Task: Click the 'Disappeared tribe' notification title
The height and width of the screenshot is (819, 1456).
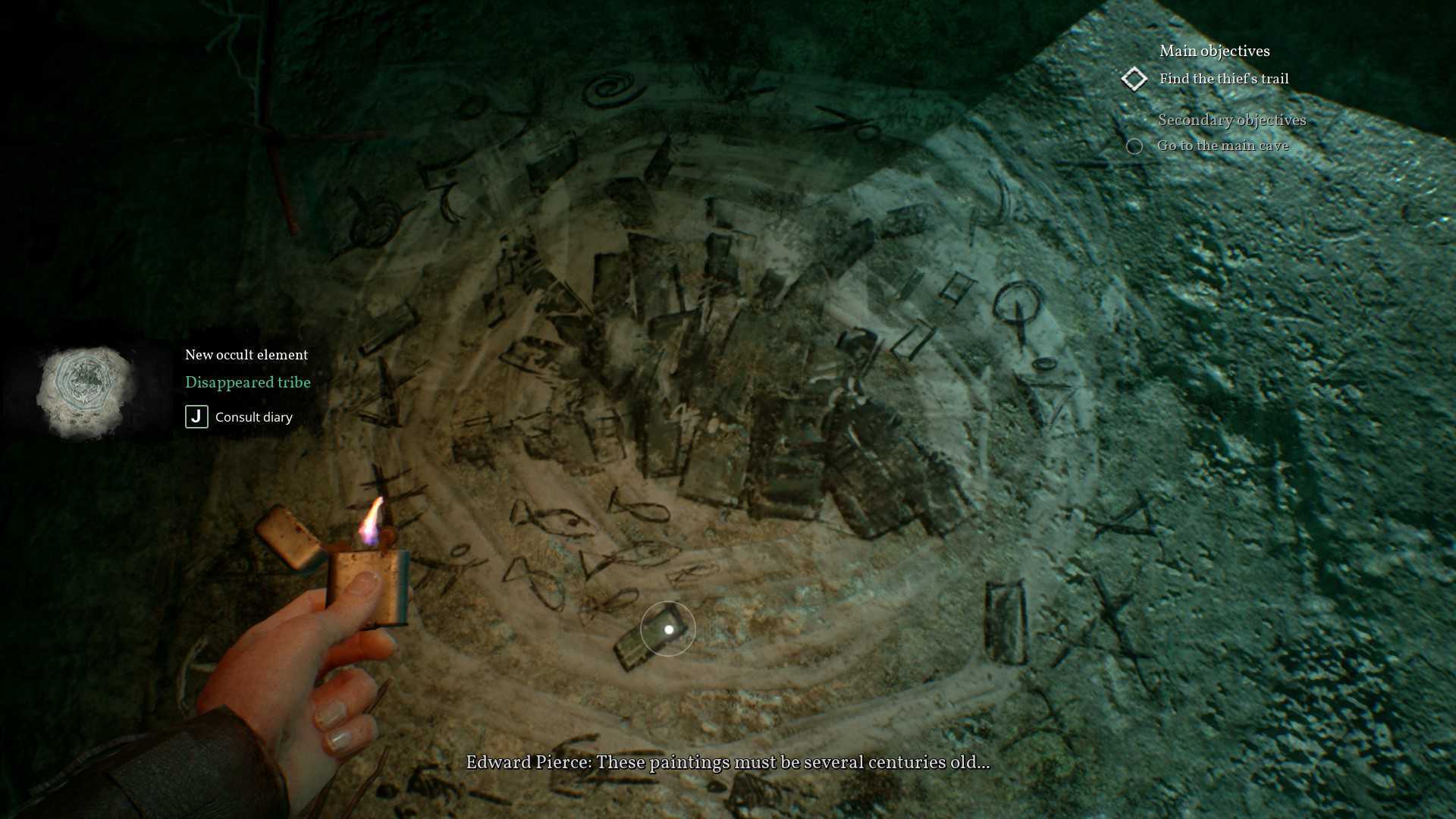Action: point(247,382)
